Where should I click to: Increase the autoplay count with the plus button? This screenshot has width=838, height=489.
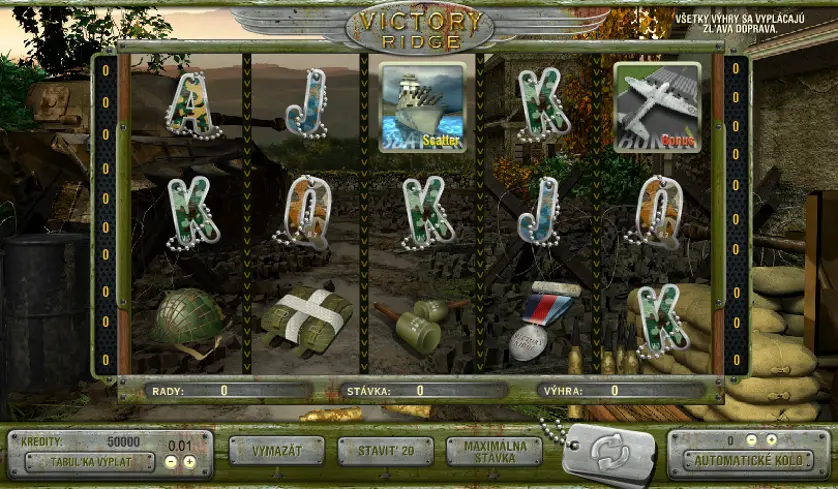click(x=771, y=440)
